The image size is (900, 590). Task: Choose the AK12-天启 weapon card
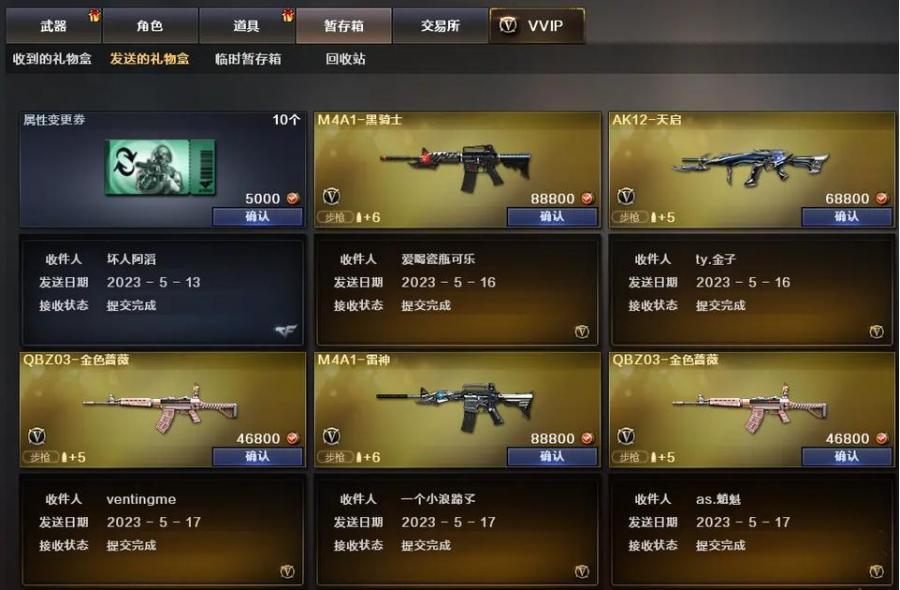(x=750, y=160)
